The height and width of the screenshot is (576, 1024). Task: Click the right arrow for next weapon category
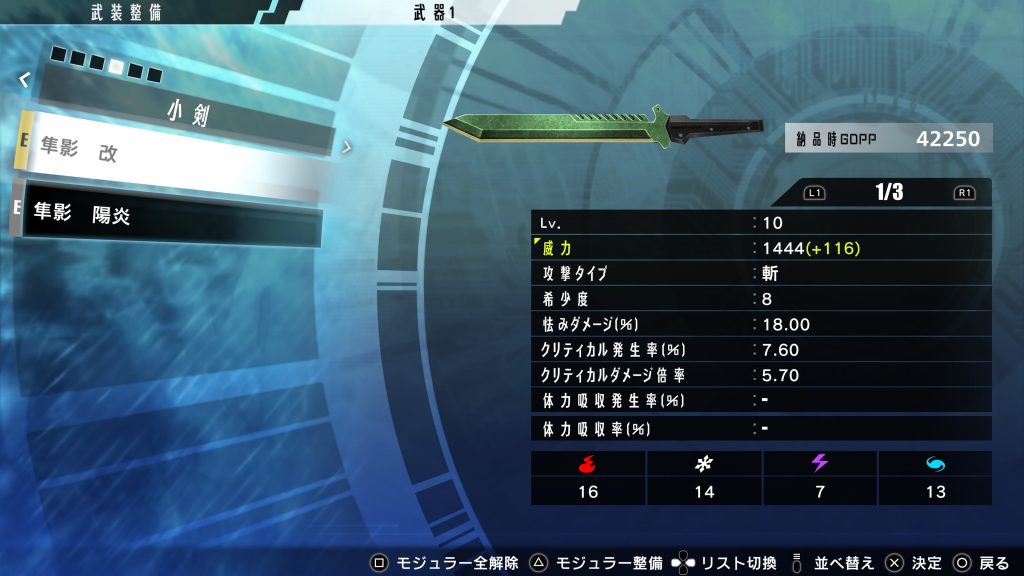(x=347, y=146)
